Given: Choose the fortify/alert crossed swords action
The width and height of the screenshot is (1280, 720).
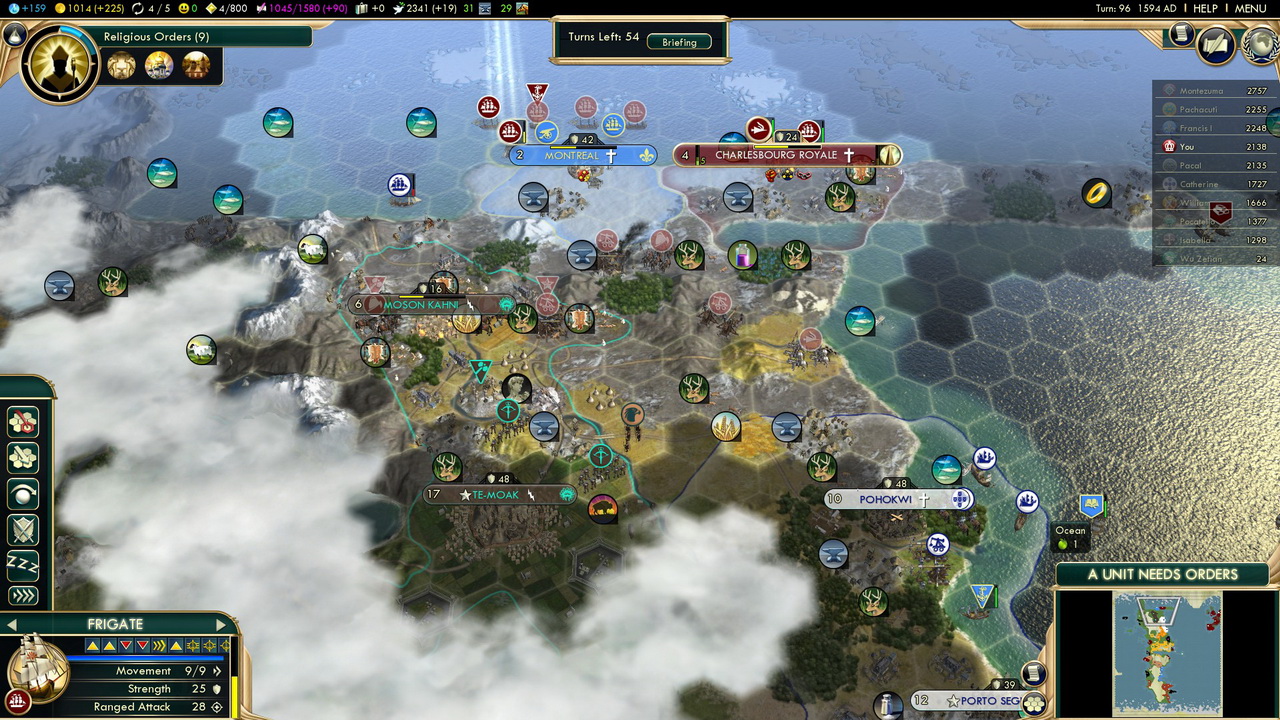Looking at the screenshot, I should (22, 529).
